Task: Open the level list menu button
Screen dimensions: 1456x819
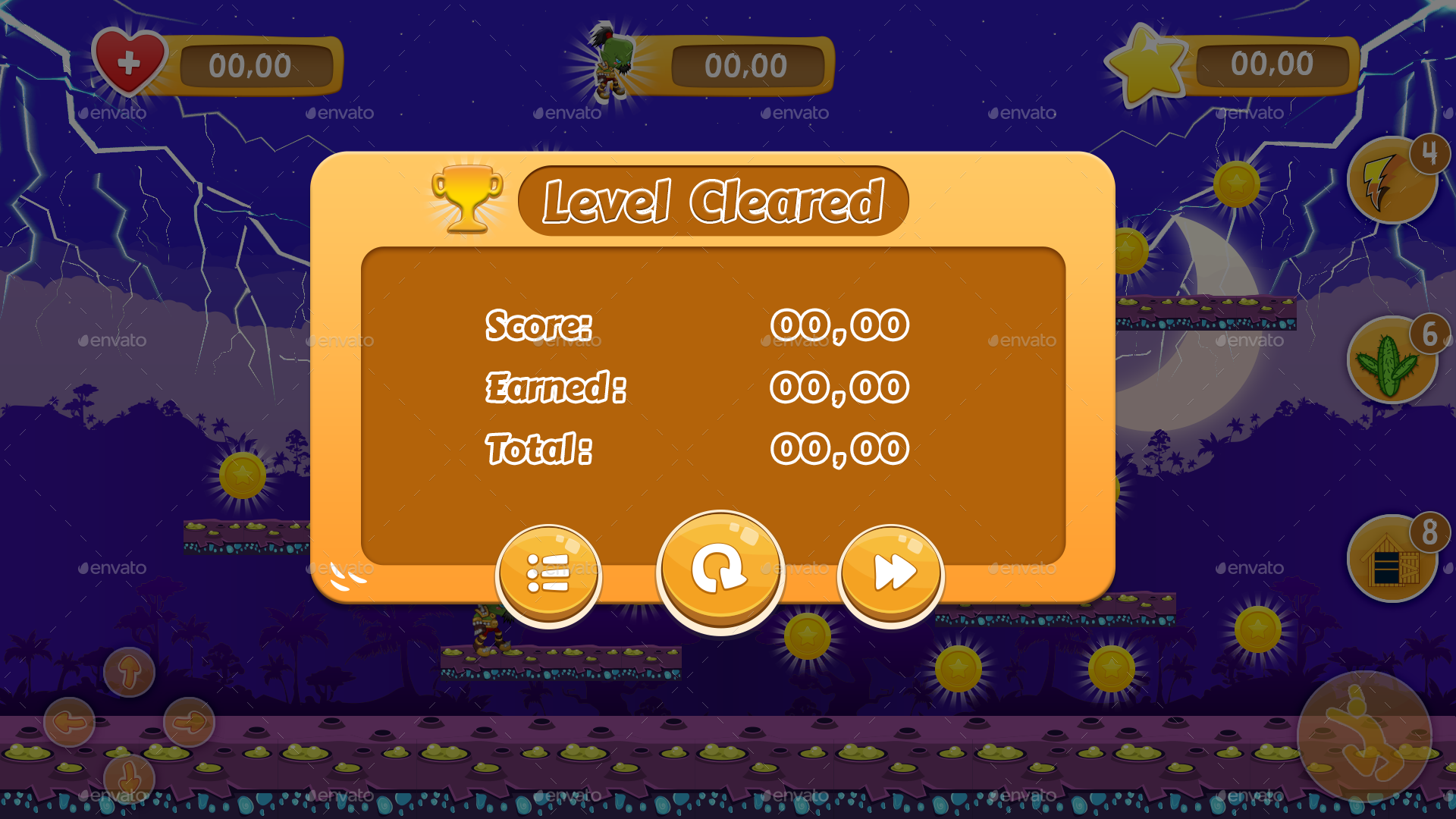Action: tap(549, 574)
